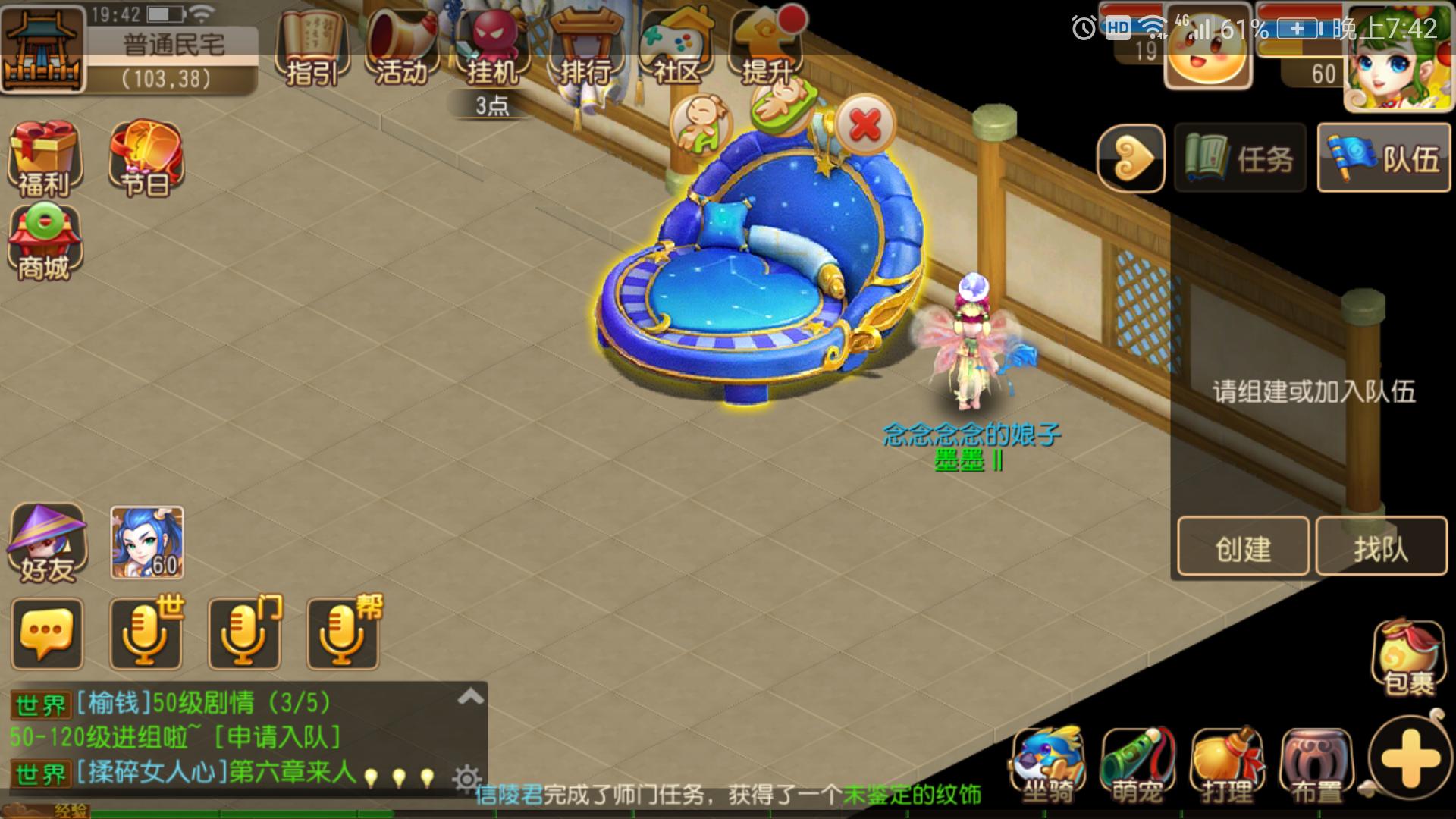Switch to the 任务 quest tab
Screen dimensions: 1456x819
1241,158
